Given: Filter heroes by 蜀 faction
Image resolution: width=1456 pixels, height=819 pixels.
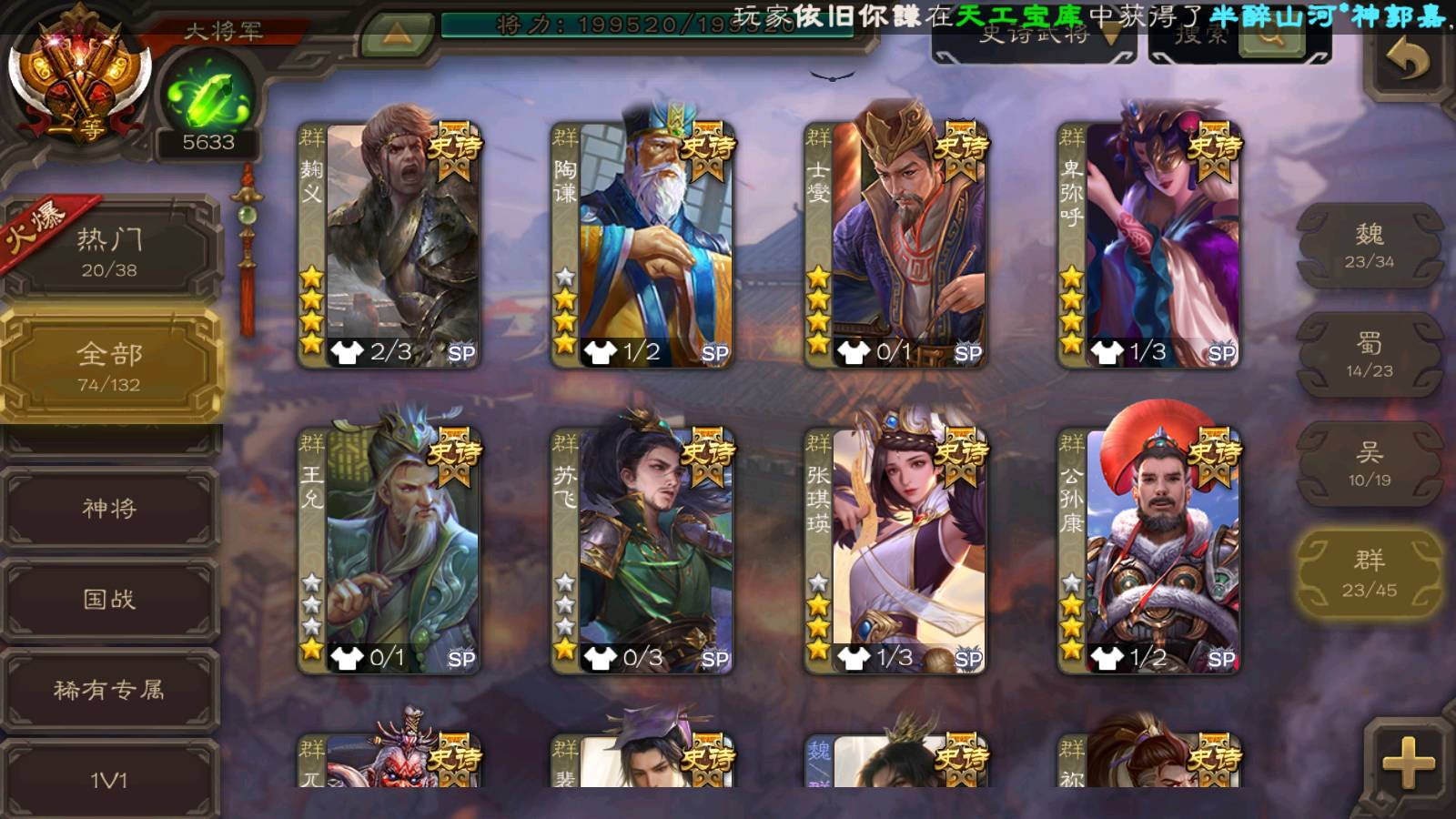Looking at the screenshot, I should tap(1370, 355).
